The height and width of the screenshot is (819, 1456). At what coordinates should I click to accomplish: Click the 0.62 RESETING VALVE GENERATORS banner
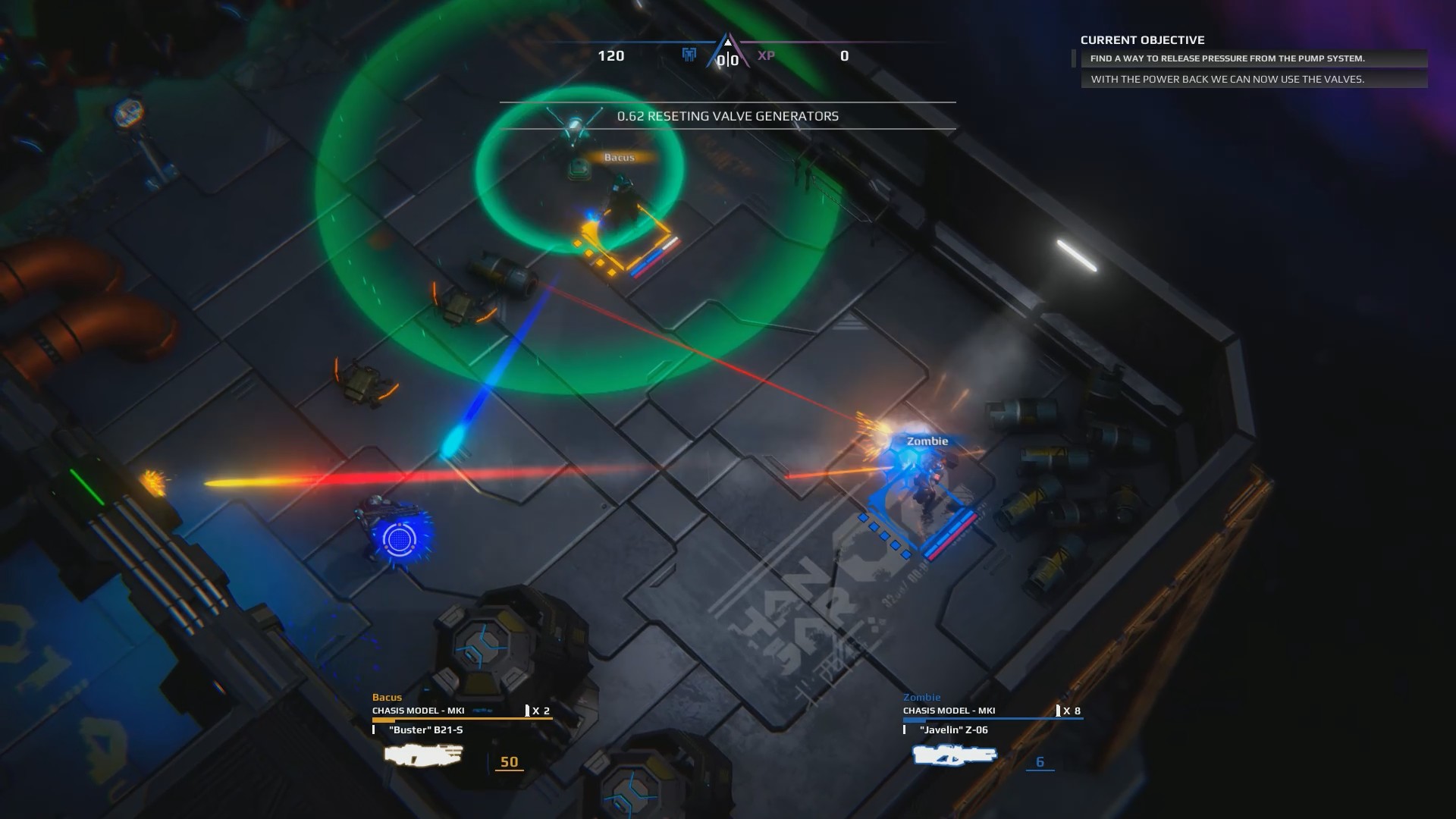coord(726,117)
